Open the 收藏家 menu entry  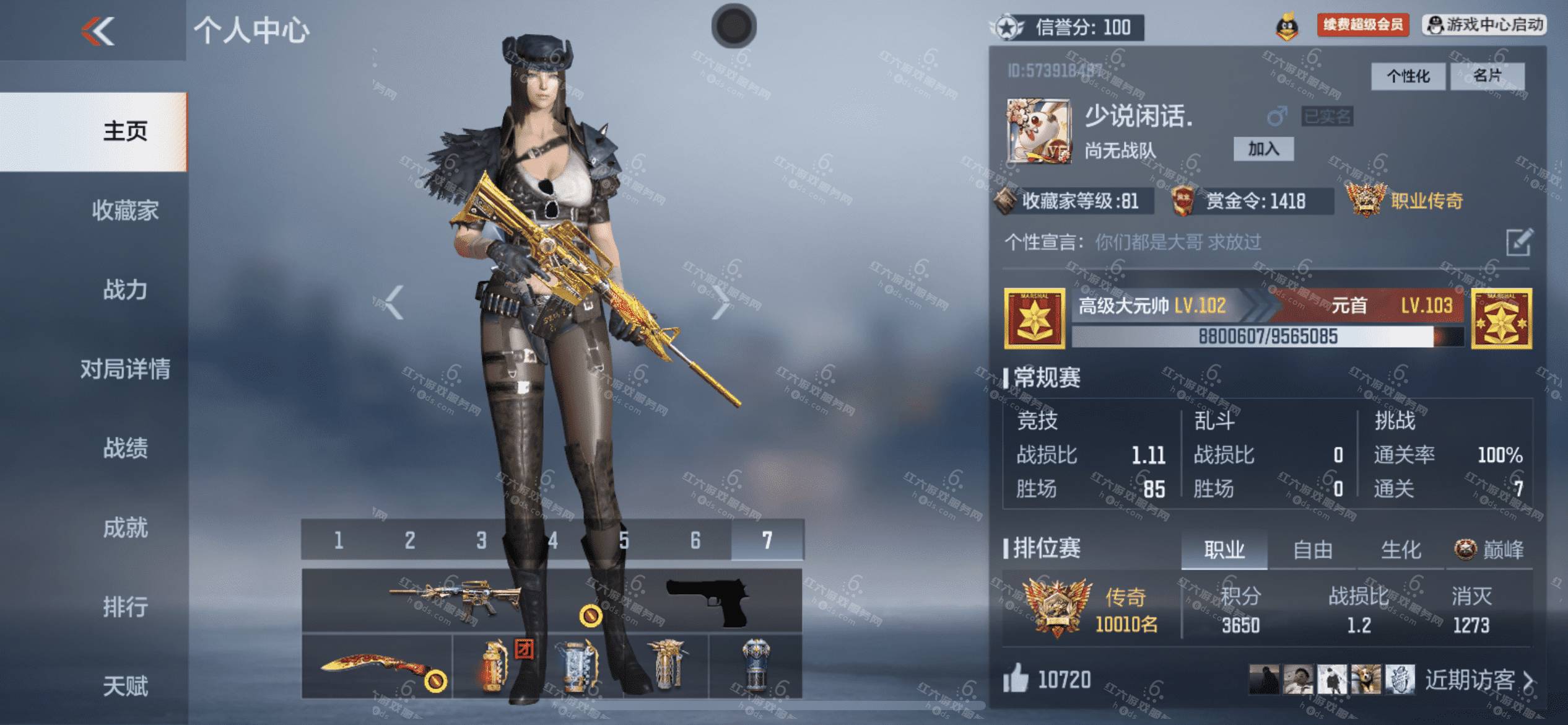[x=125, y=211]
